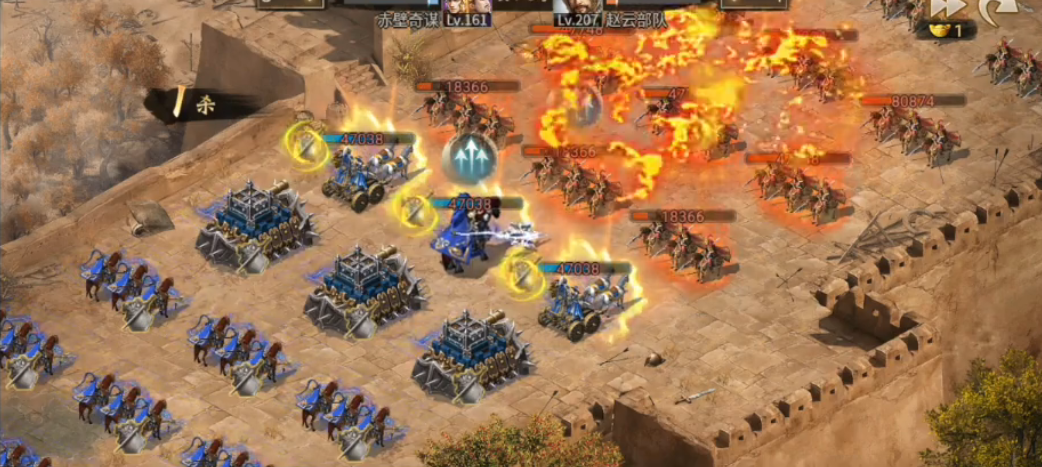The image size is (1042, 467).
Task: Speed up the battle with the fast-forward button
Action: [947, 7]
